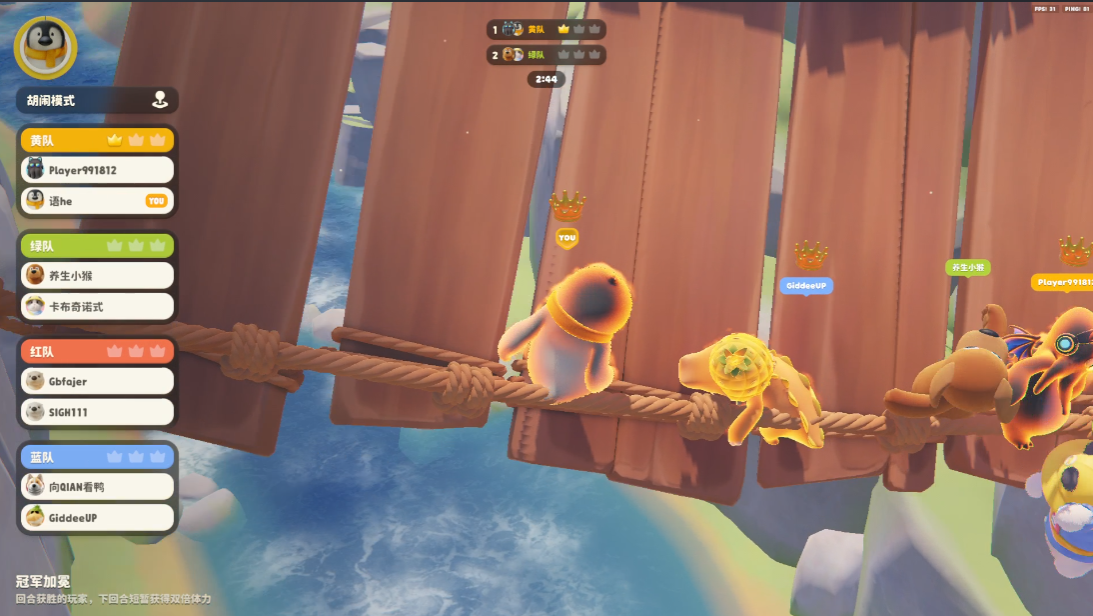The image size is (1093, 616).
Task: Select the 蓝队 blue team header
Action: [x=97, y=457]
